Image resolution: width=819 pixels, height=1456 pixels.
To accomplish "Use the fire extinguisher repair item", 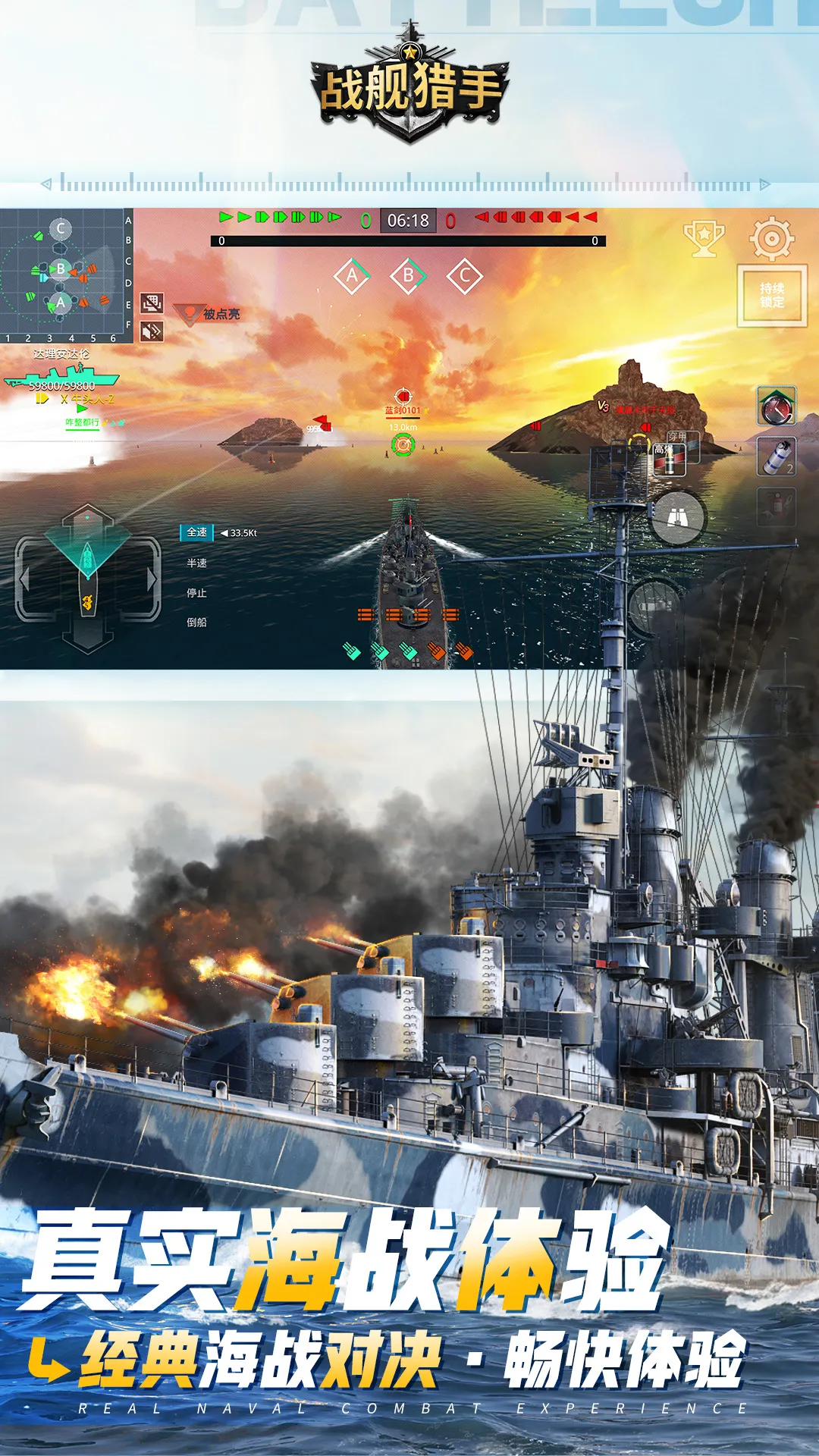I will coord(777,507).
